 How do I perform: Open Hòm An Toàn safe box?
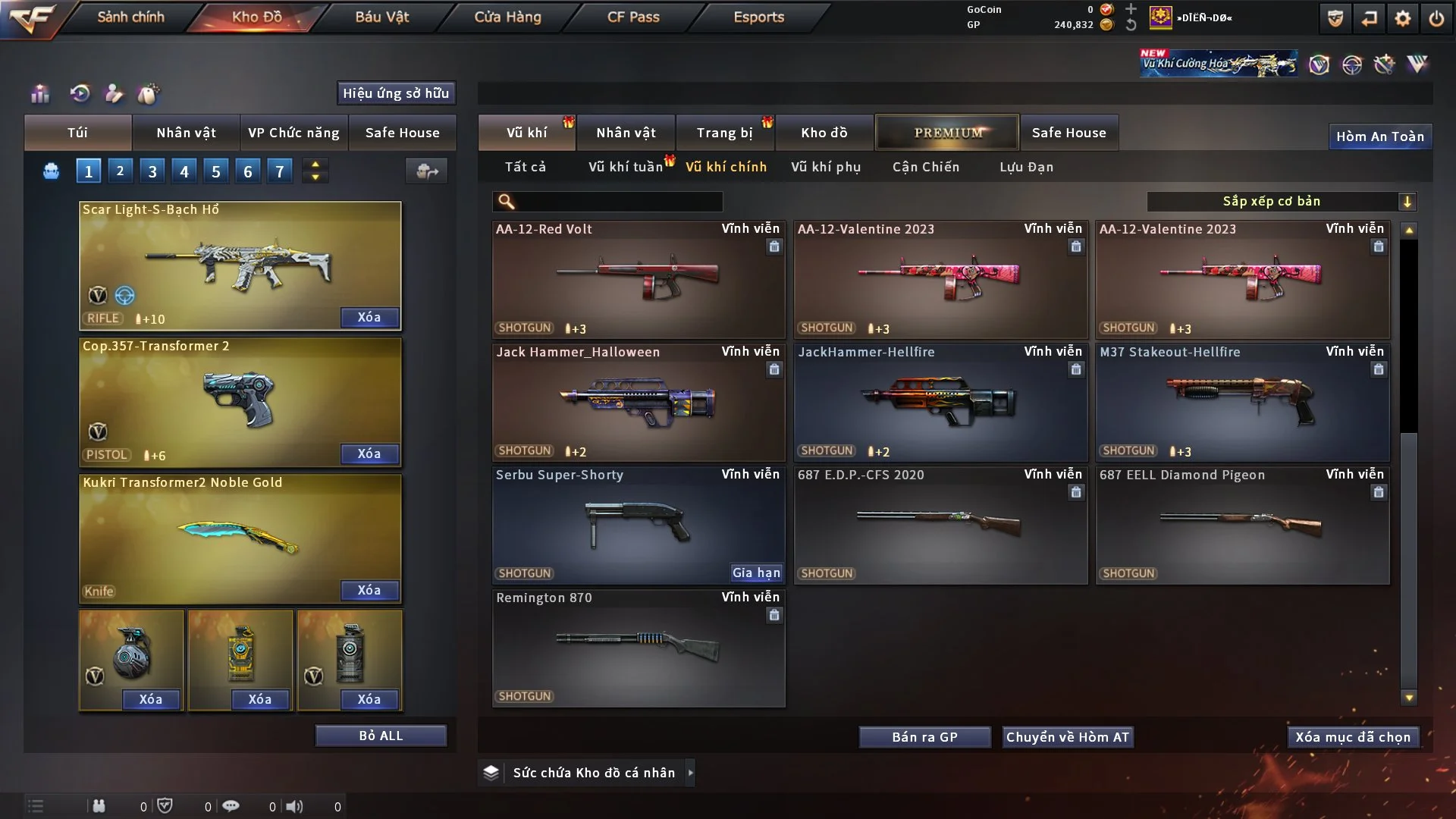(x=1379, y=136)
